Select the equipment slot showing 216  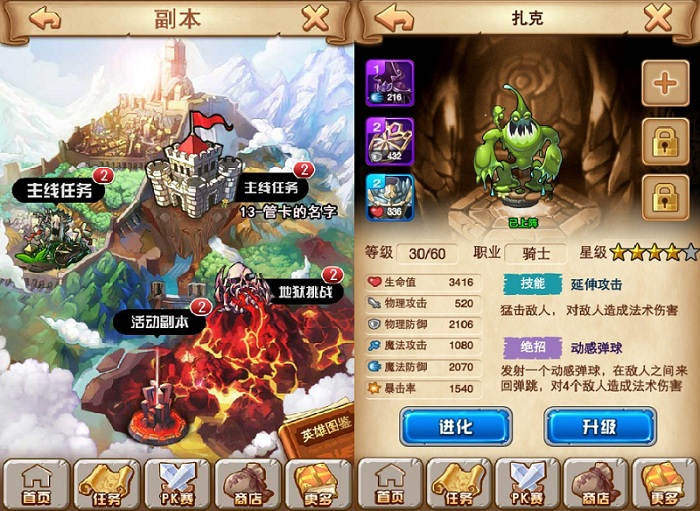[391, 82]
